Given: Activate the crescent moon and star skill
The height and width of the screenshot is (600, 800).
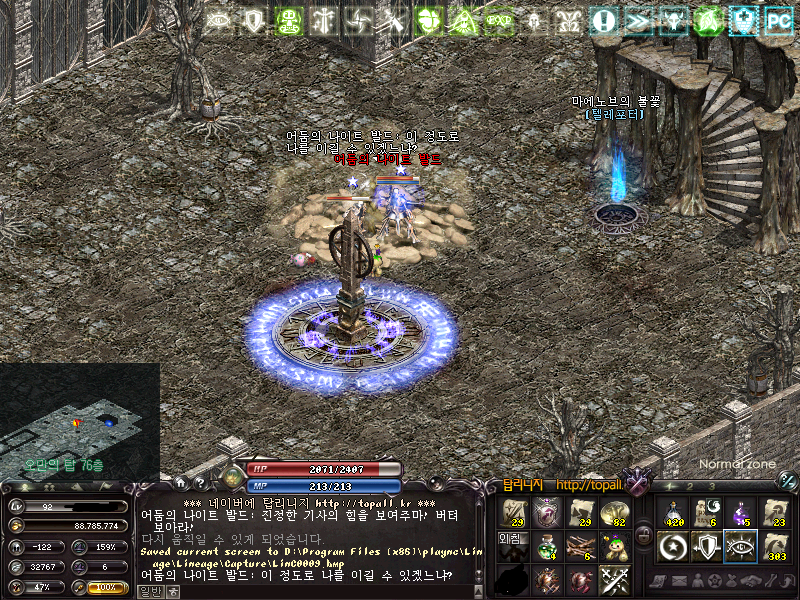Looking at the screenshot, I should 673,547.
